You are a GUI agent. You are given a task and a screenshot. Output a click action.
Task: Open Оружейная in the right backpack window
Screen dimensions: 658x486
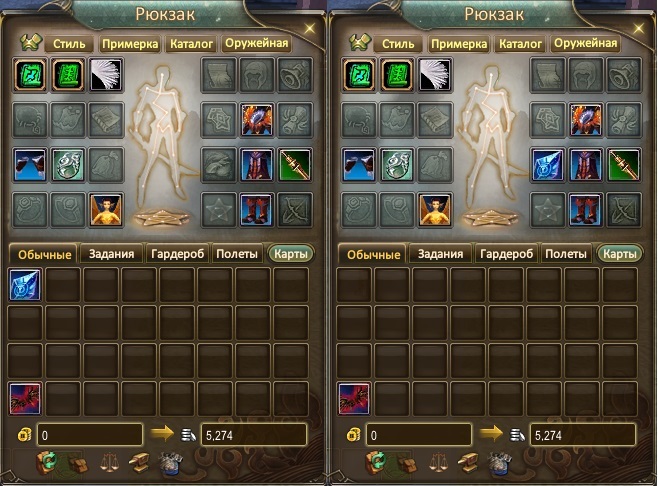click(x=586, y=44)
